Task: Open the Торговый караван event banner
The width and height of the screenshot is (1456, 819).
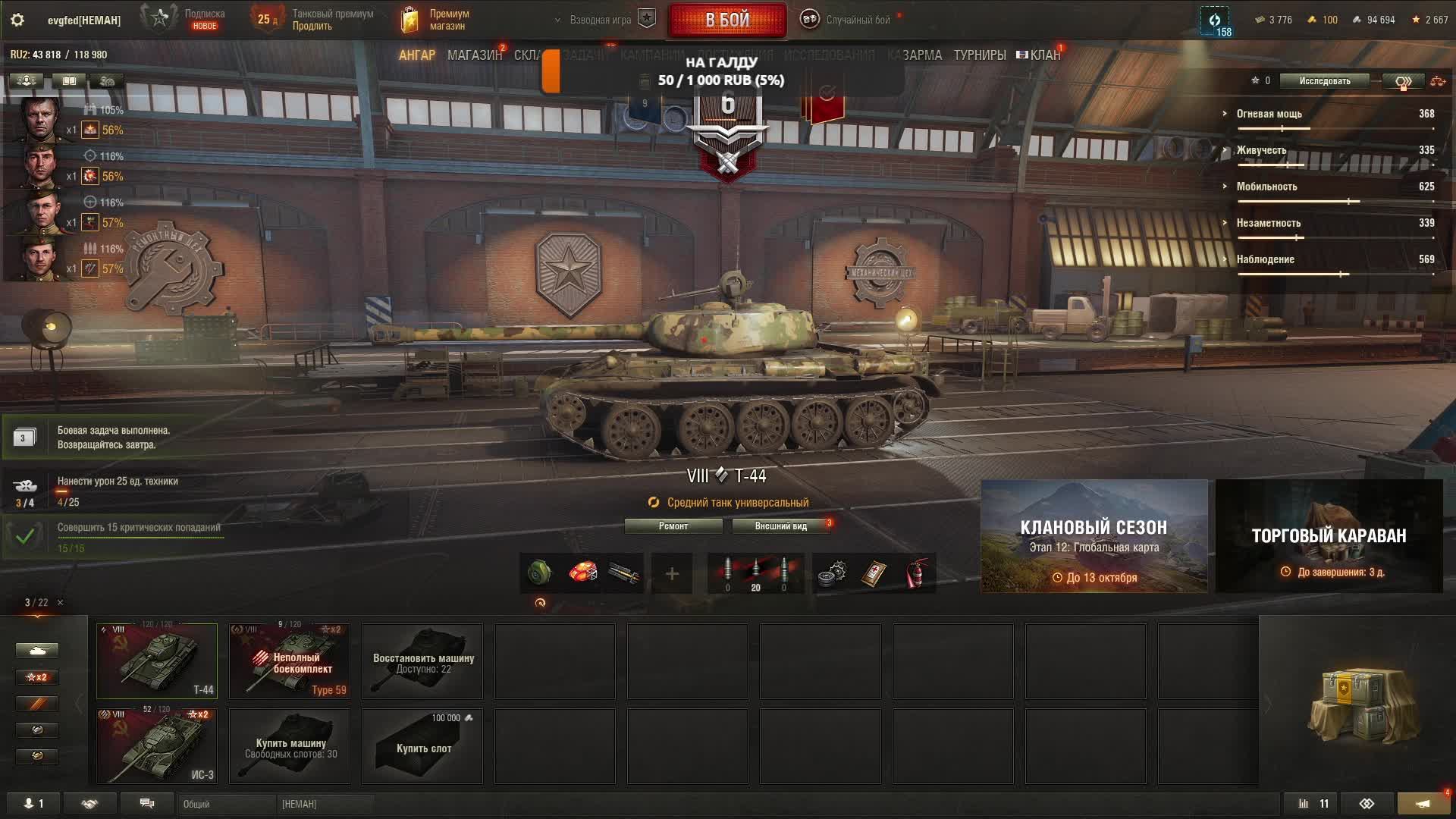Action: tap(1329, 536)
